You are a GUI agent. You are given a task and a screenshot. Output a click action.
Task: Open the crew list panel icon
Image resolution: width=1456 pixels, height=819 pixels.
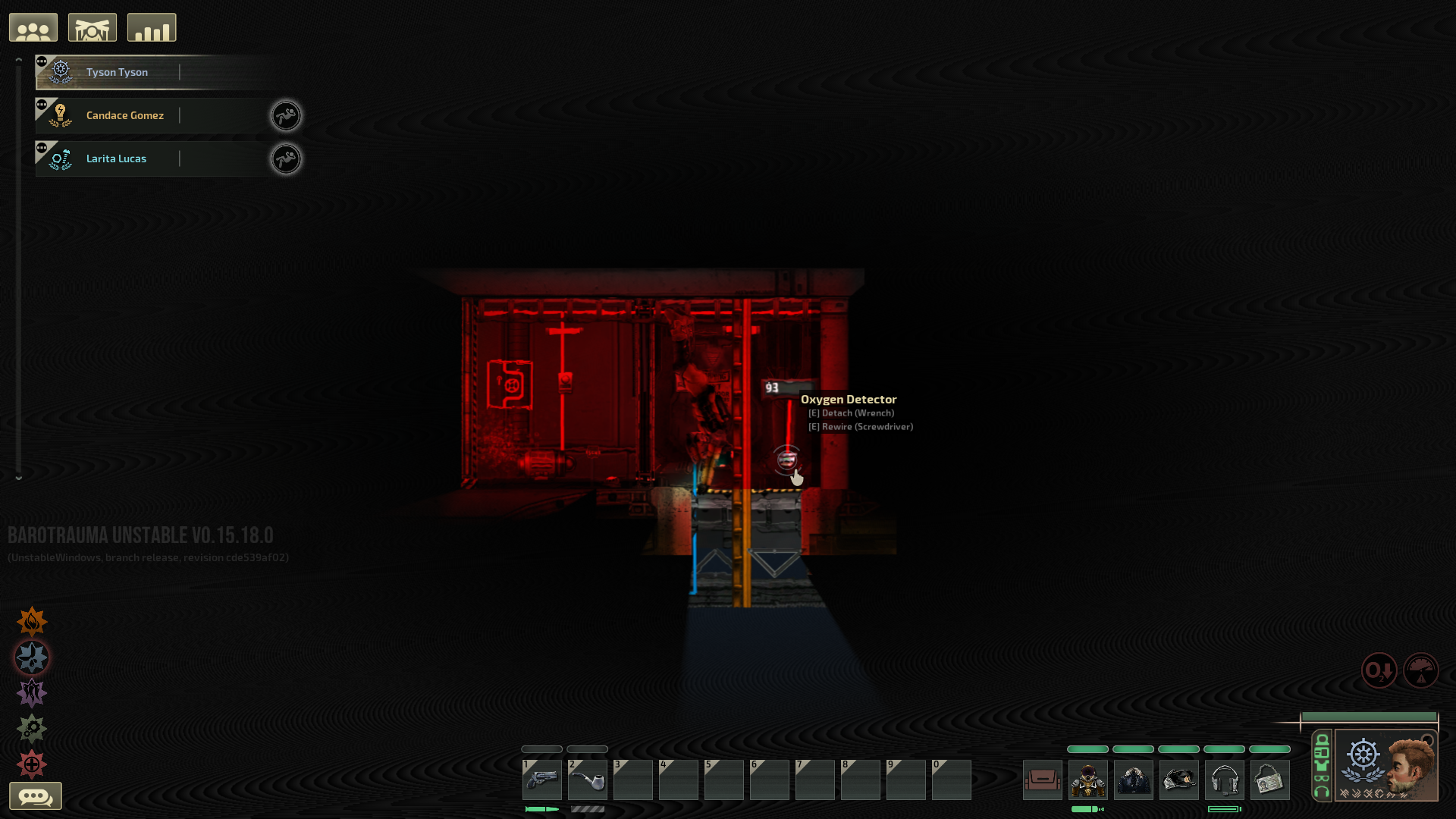coord(33,27)
